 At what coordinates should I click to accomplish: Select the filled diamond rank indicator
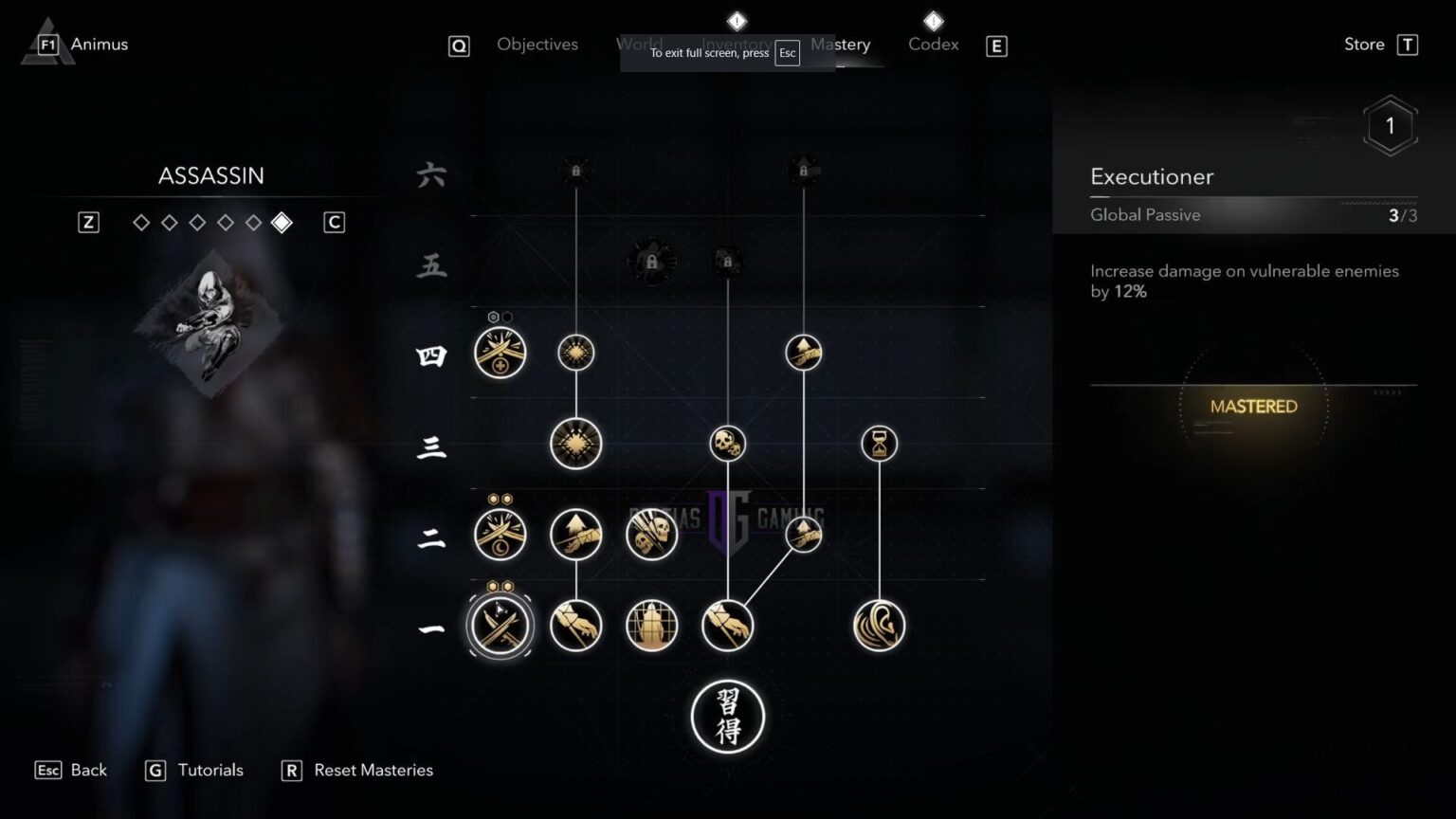click(x=282, y=222)
